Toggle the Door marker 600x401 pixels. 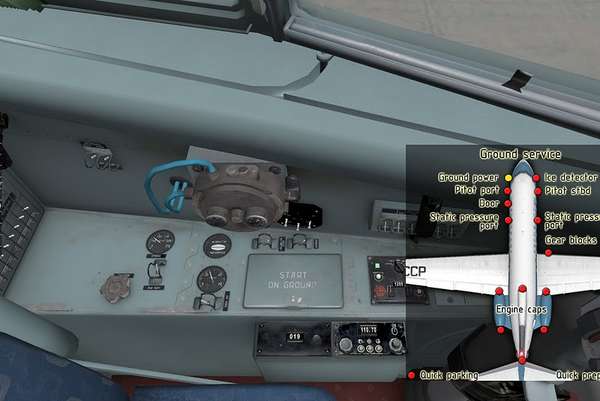[508, 202]
